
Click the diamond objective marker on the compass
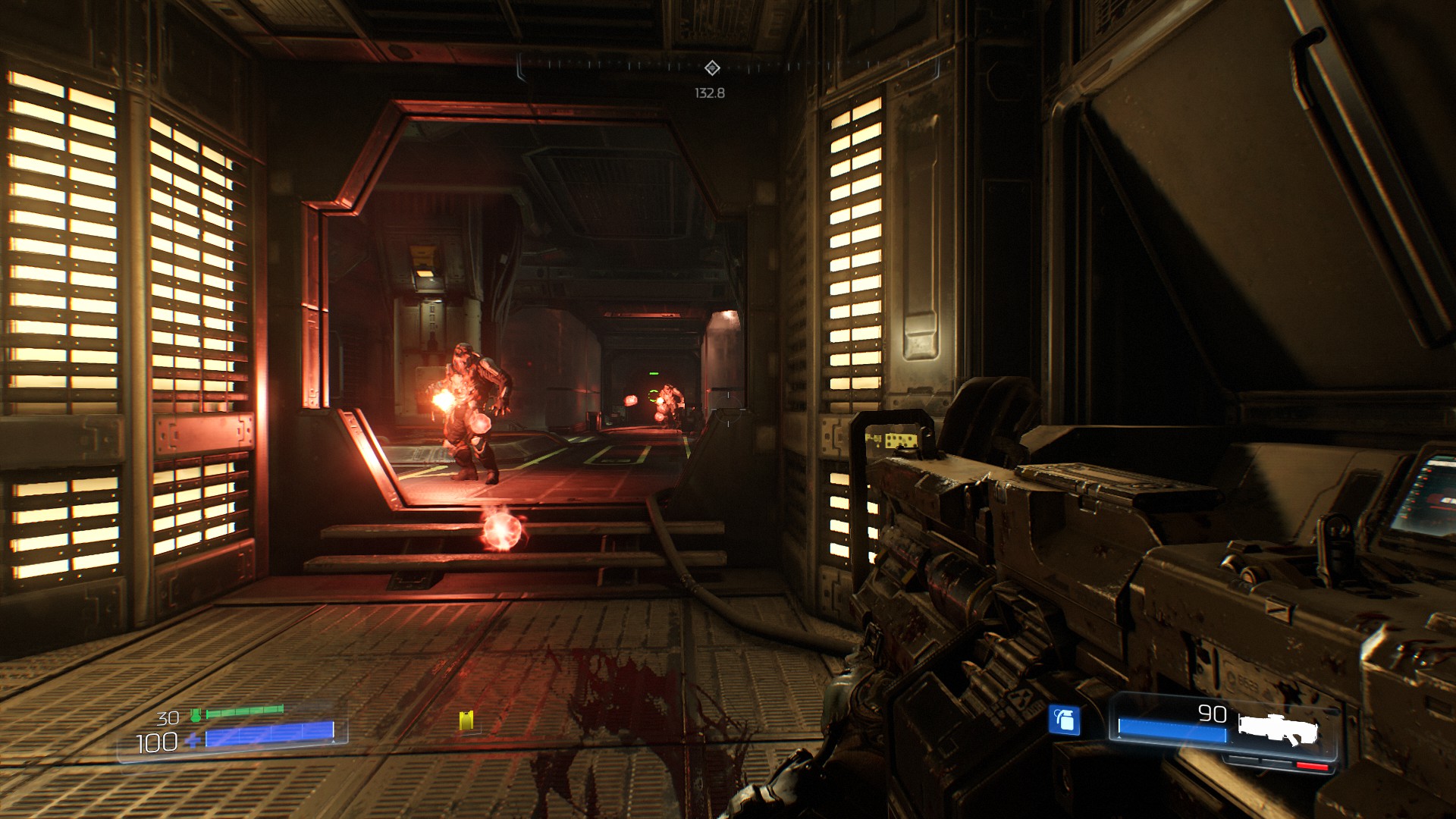(711, 68)
